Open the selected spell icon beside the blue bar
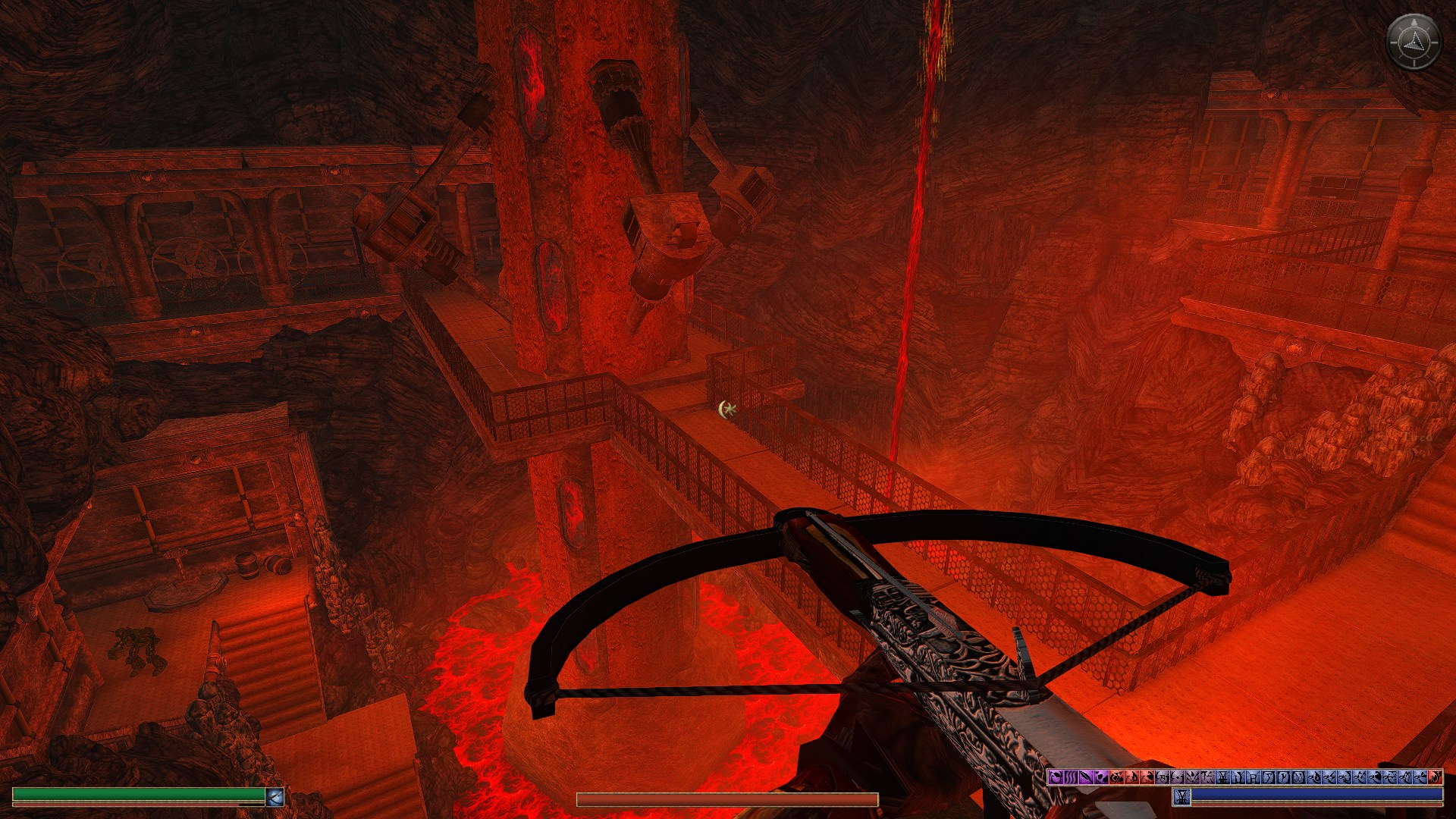This screenshot has width=1456, height=819. 1181,796
